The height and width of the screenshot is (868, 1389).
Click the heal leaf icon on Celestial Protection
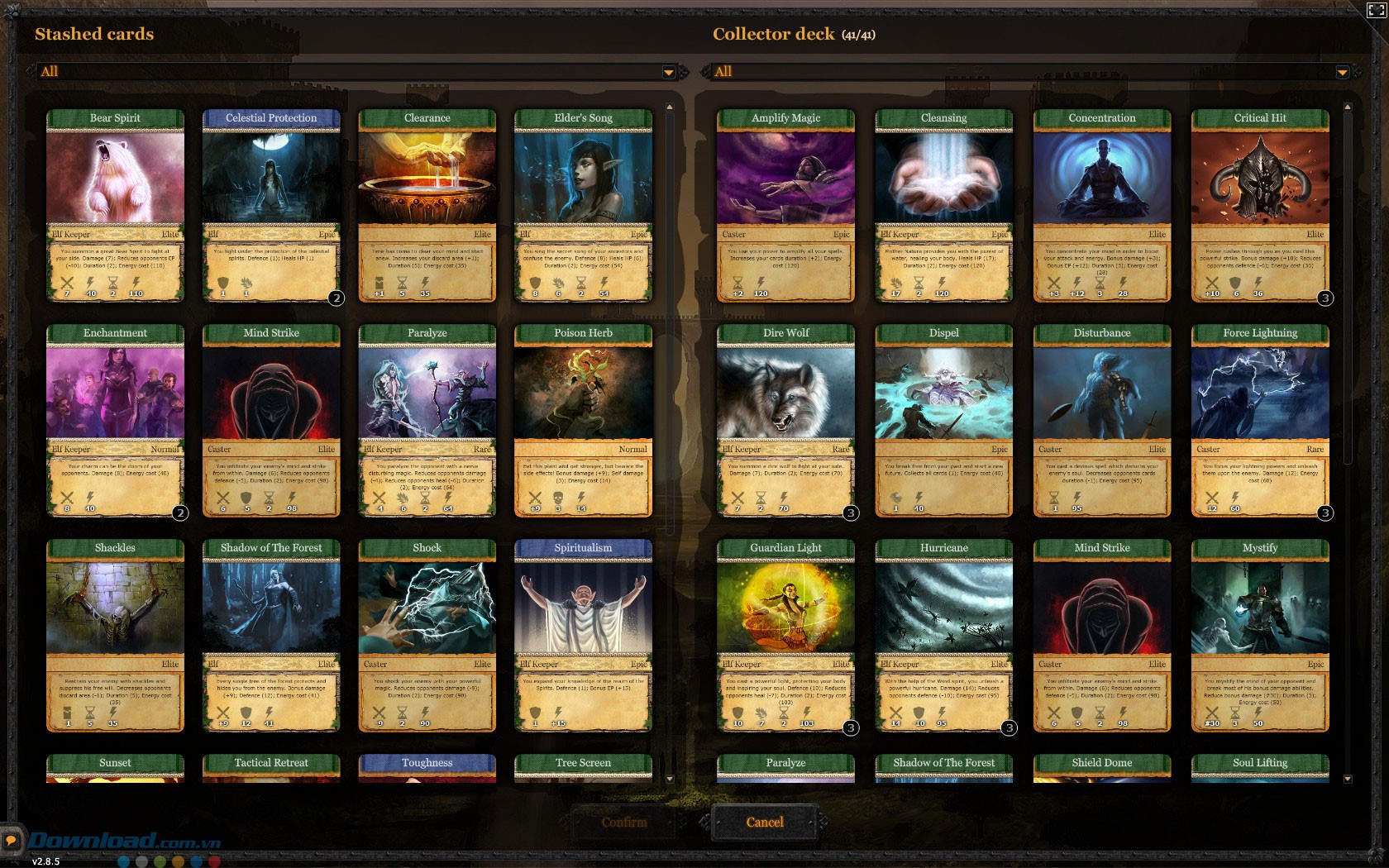(246, 284)
